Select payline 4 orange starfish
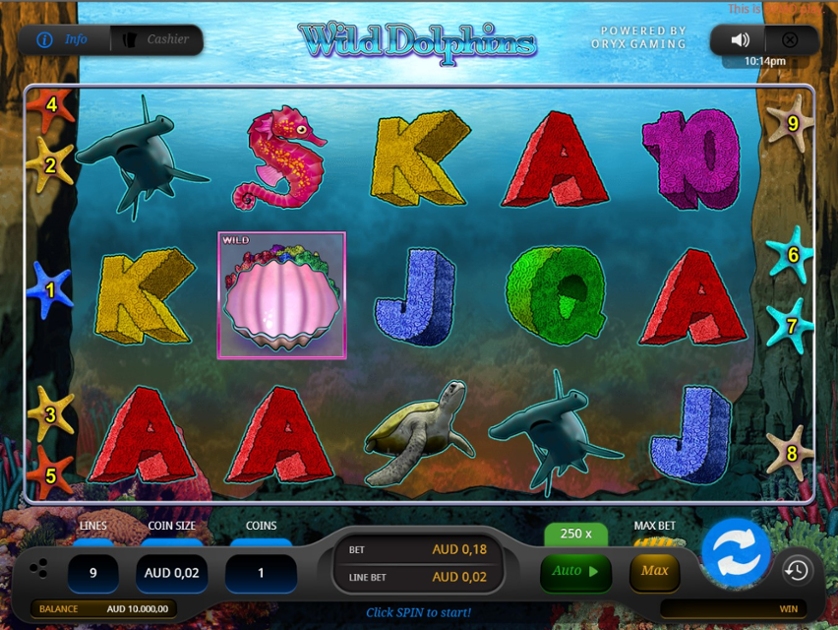Image resolution: width=838 pixels, height=630 pixels. (51, 105)
